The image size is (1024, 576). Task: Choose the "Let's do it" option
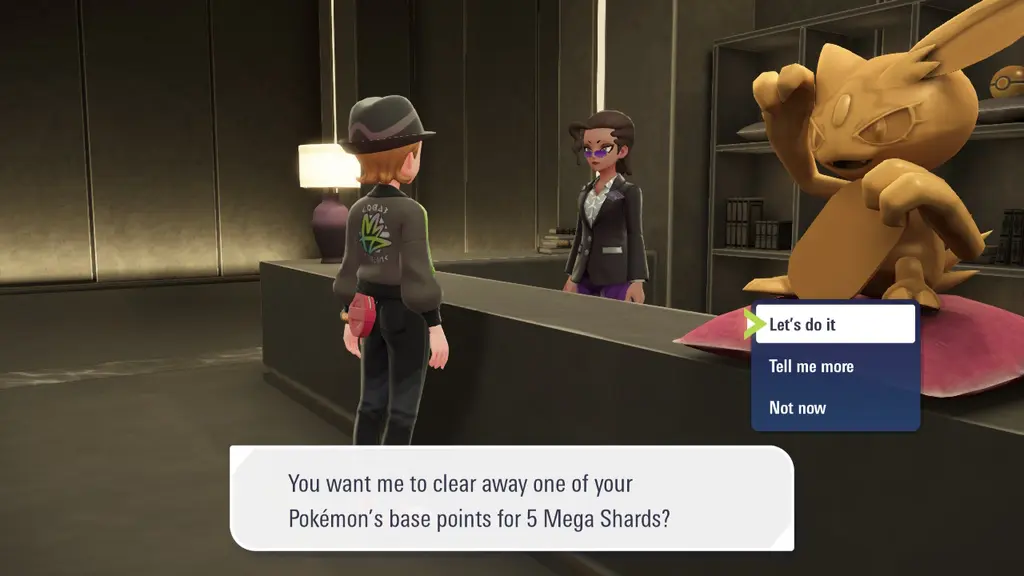click(834, 324)
